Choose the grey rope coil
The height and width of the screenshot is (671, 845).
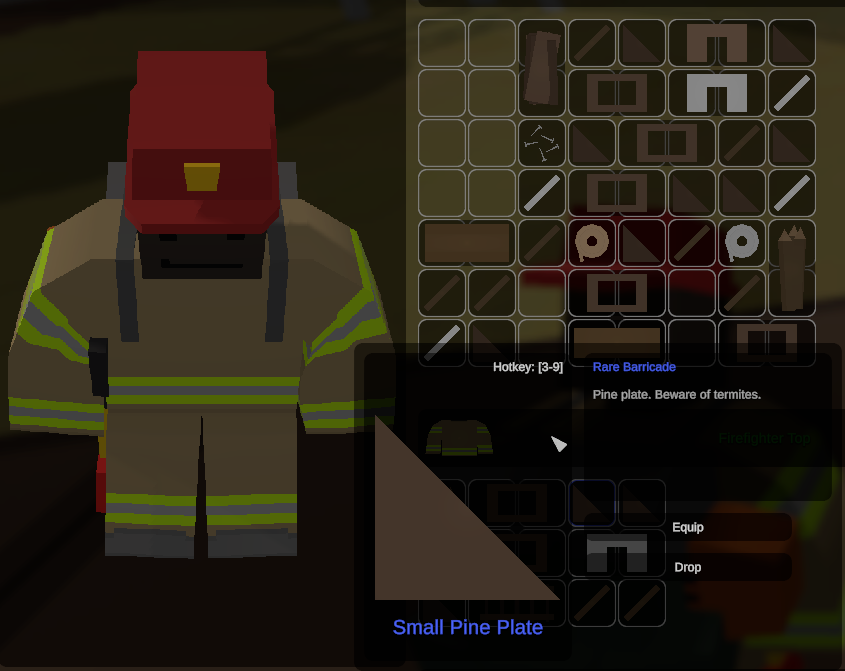click(x=742, y=242)
